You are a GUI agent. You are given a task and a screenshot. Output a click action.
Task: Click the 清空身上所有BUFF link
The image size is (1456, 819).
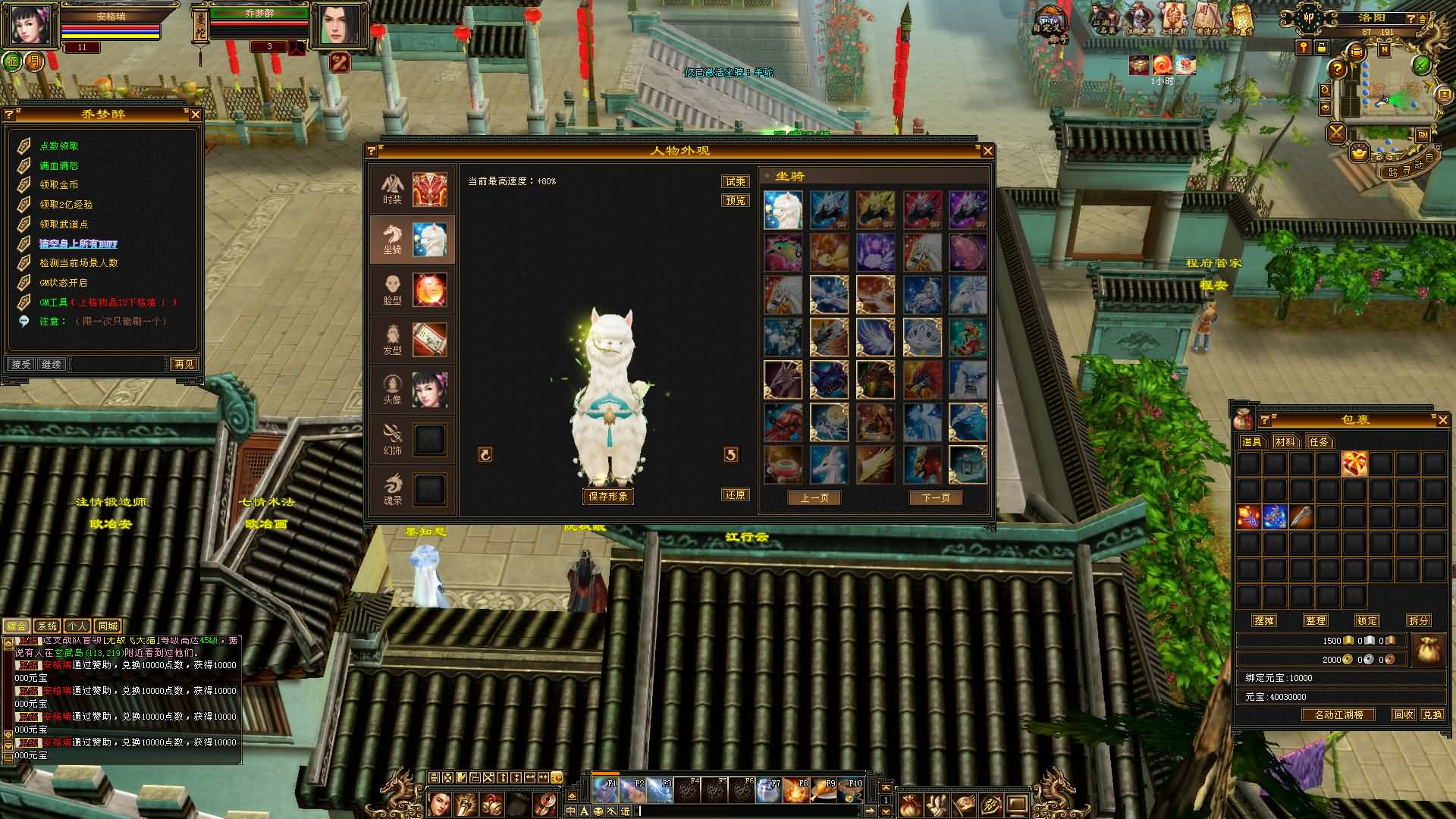pos(78,243)
